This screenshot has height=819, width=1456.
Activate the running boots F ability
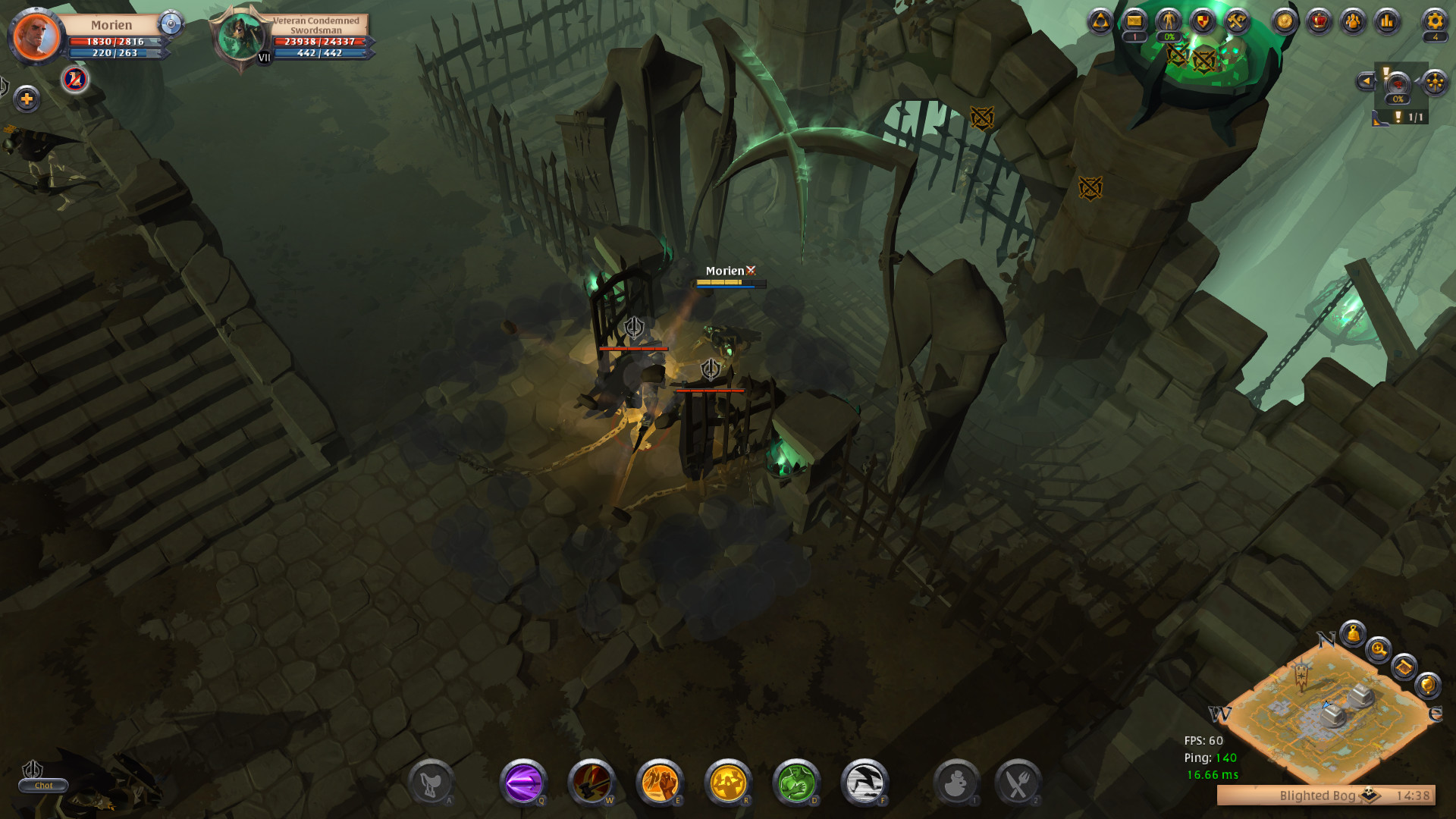pos(864,782)
